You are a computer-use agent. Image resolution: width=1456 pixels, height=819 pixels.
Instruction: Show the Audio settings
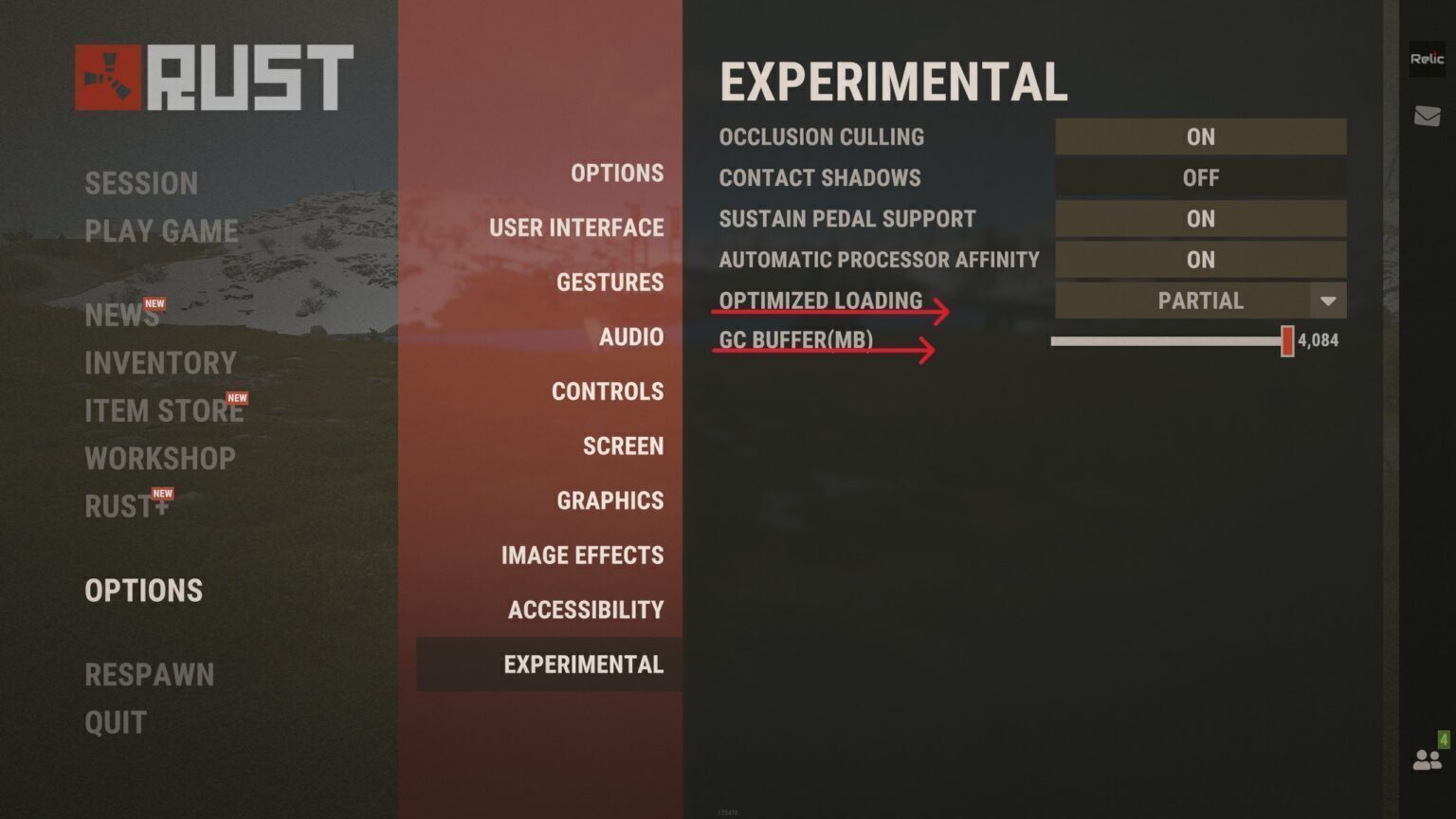point(630,337)
